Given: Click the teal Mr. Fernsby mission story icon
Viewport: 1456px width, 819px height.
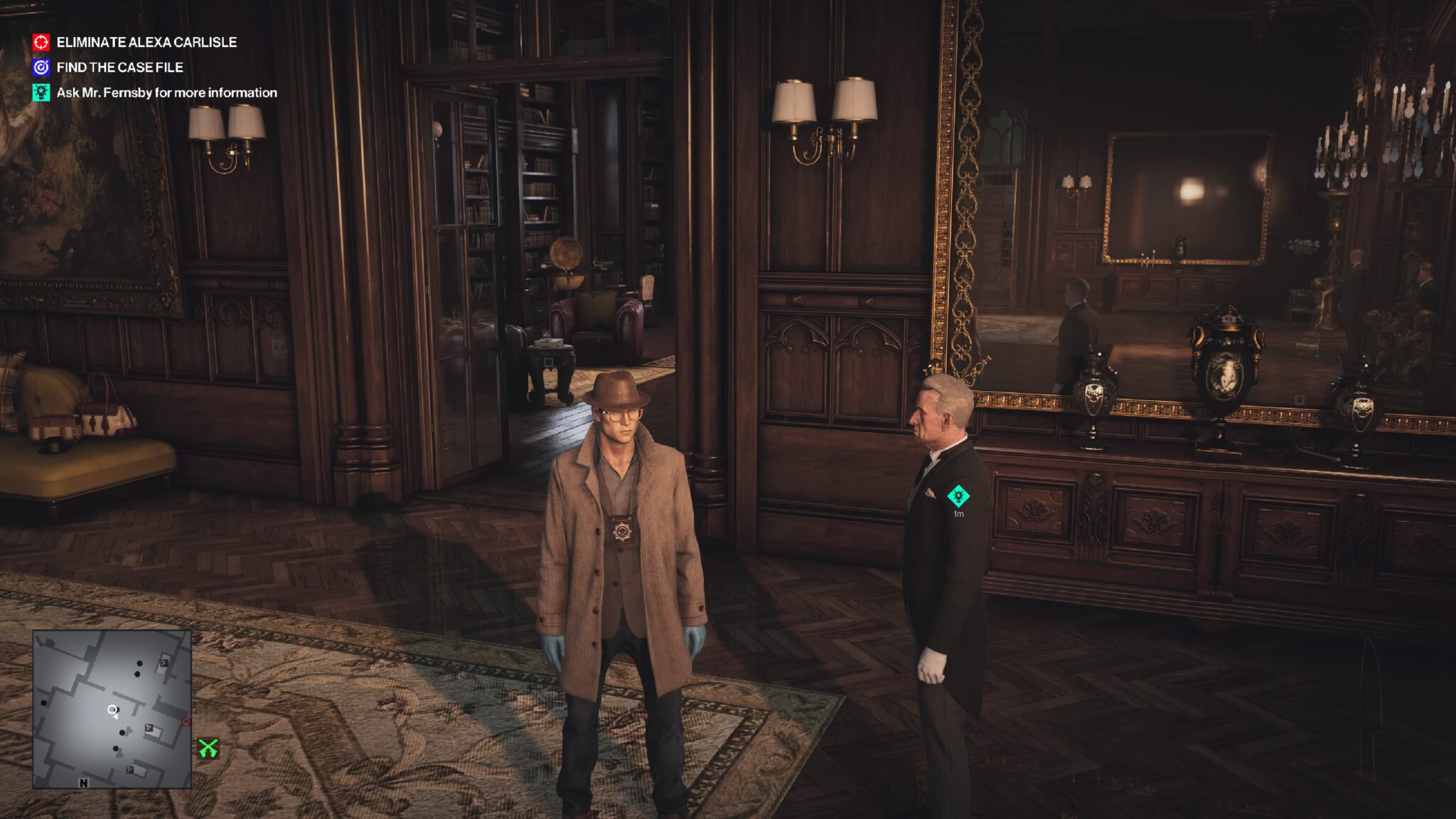Looking at the screenshot, I should point(41,92).
